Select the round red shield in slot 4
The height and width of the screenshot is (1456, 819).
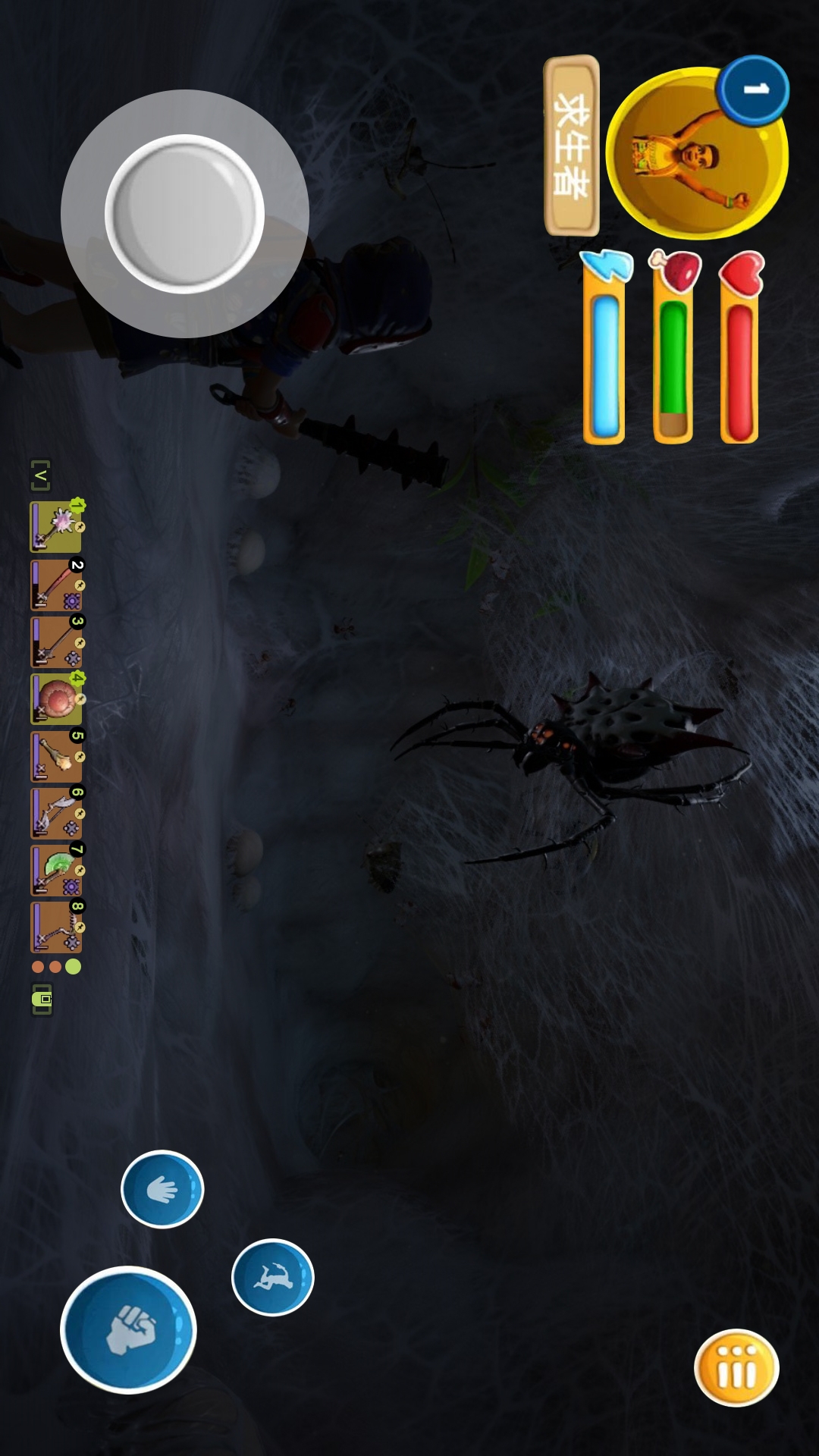tap(56, 698)
